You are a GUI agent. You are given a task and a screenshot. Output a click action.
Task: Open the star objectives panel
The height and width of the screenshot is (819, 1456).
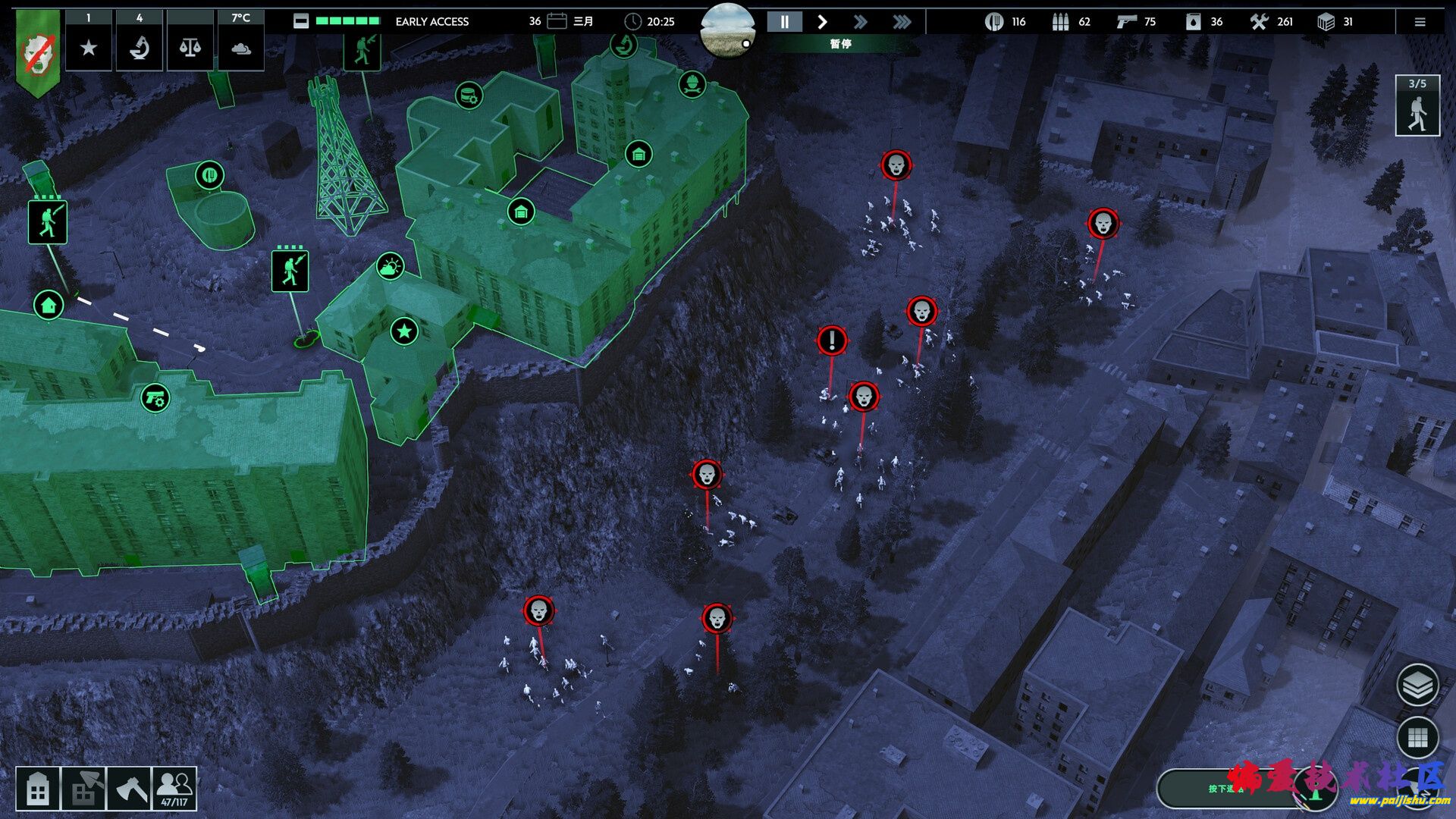click(x=89, y=48)
